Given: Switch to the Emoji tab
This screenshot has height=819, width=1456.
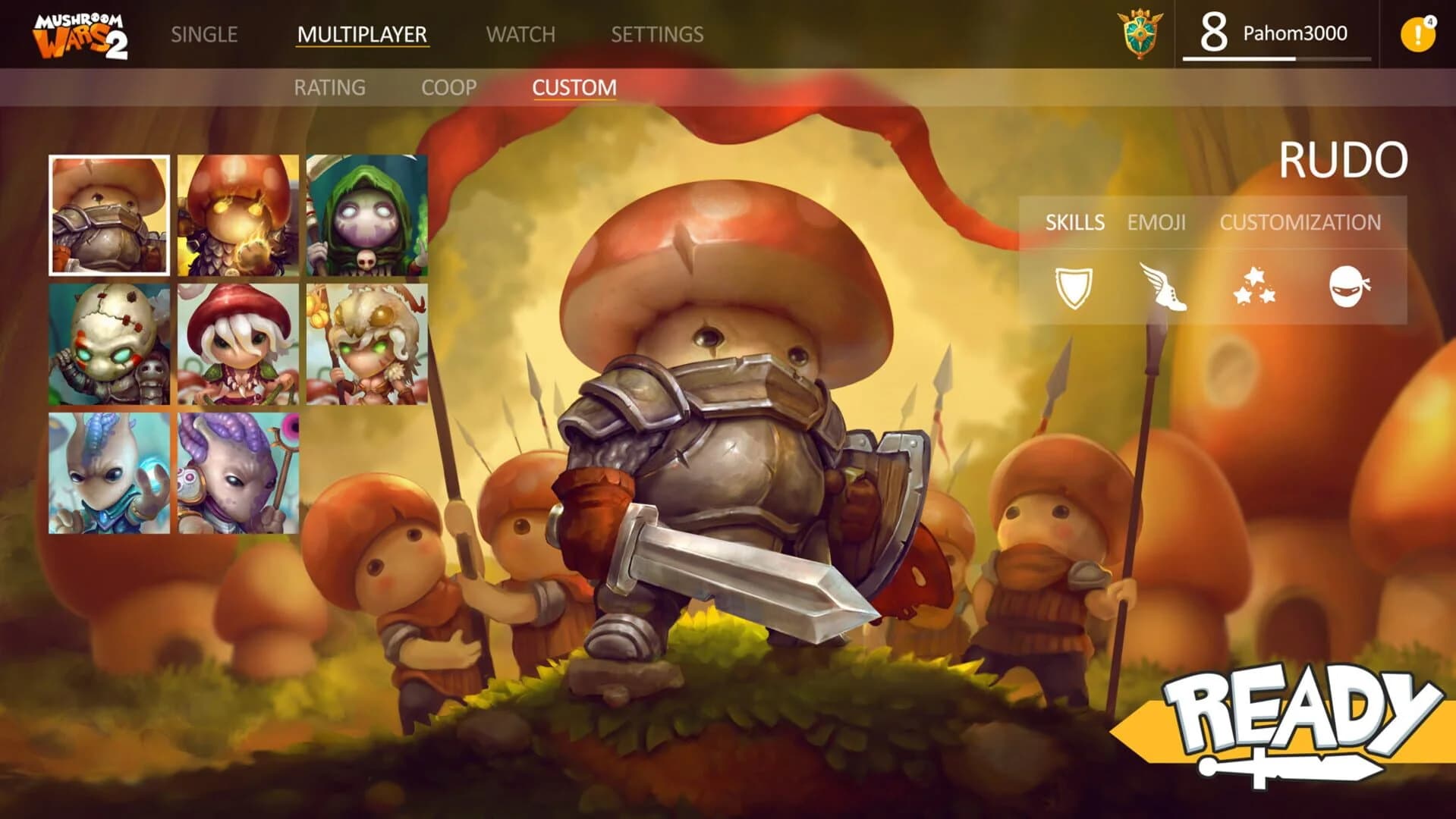Looking at the screenshot, I should click(1156, 223).
